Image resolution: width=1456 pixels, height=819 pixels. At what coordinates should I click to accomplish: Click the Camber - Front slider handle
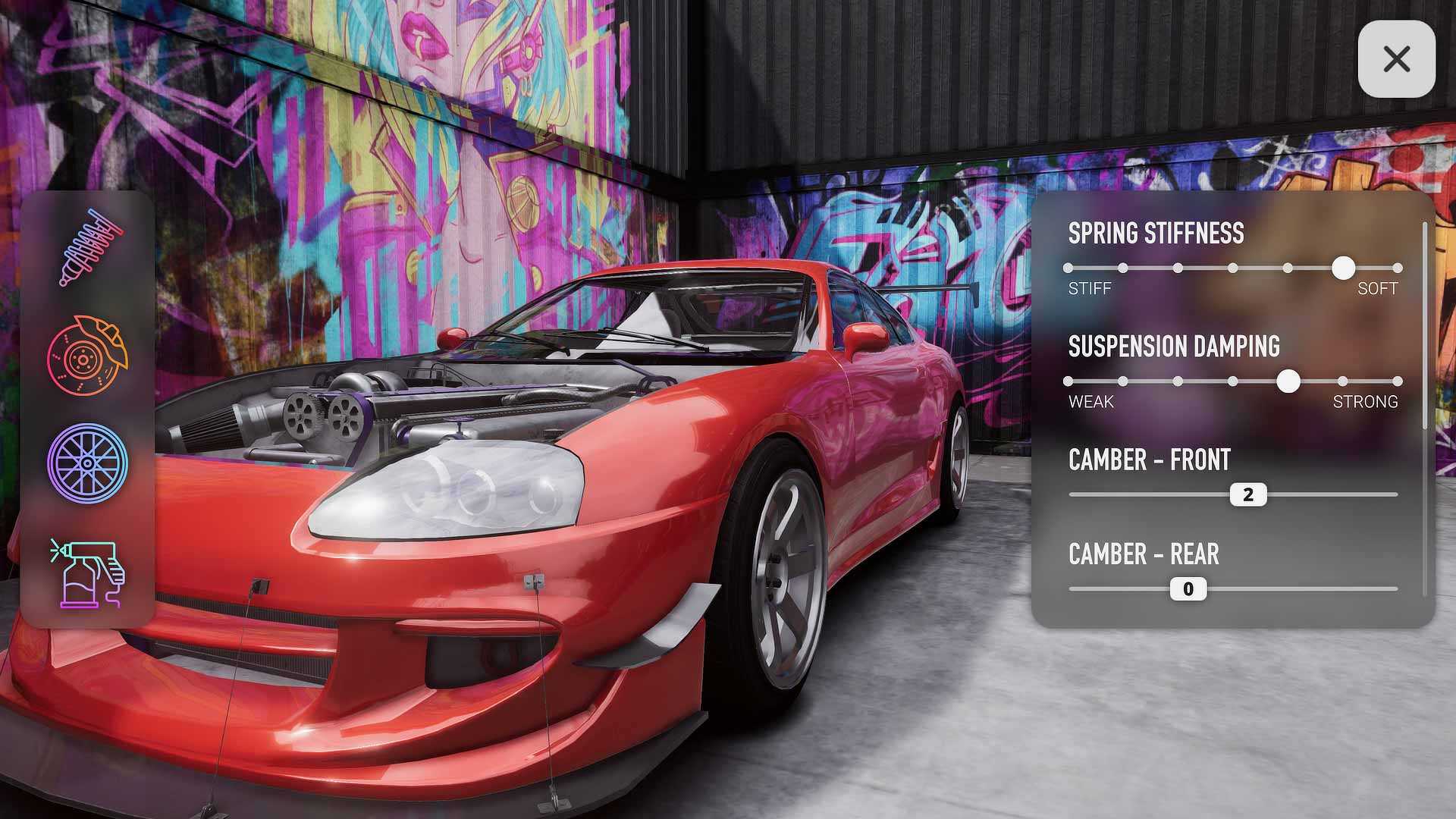[x=1248, y=495]
